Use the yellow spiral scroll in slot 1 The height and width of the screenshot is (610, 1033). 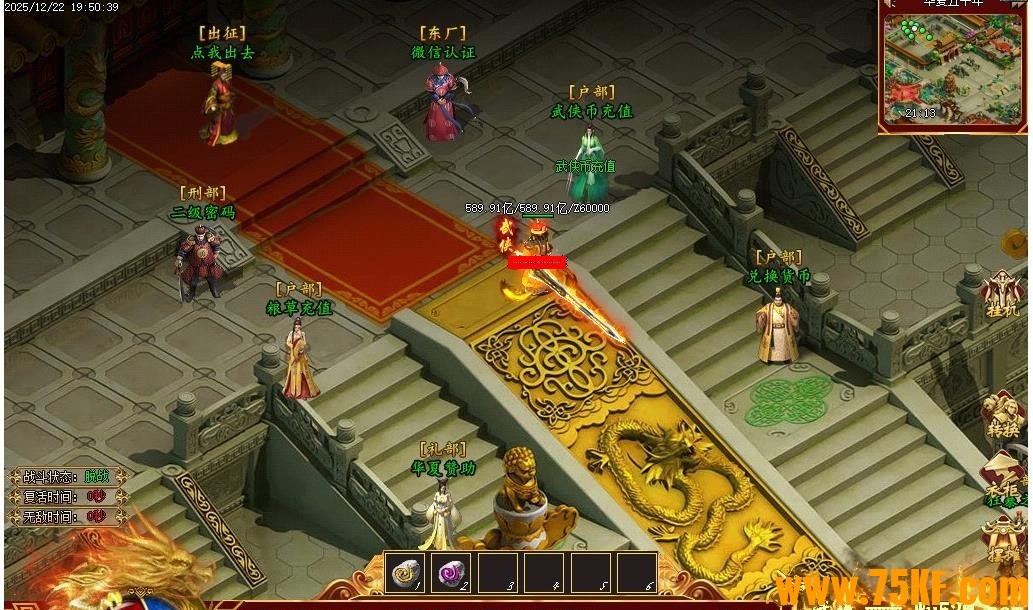(406, 573)
